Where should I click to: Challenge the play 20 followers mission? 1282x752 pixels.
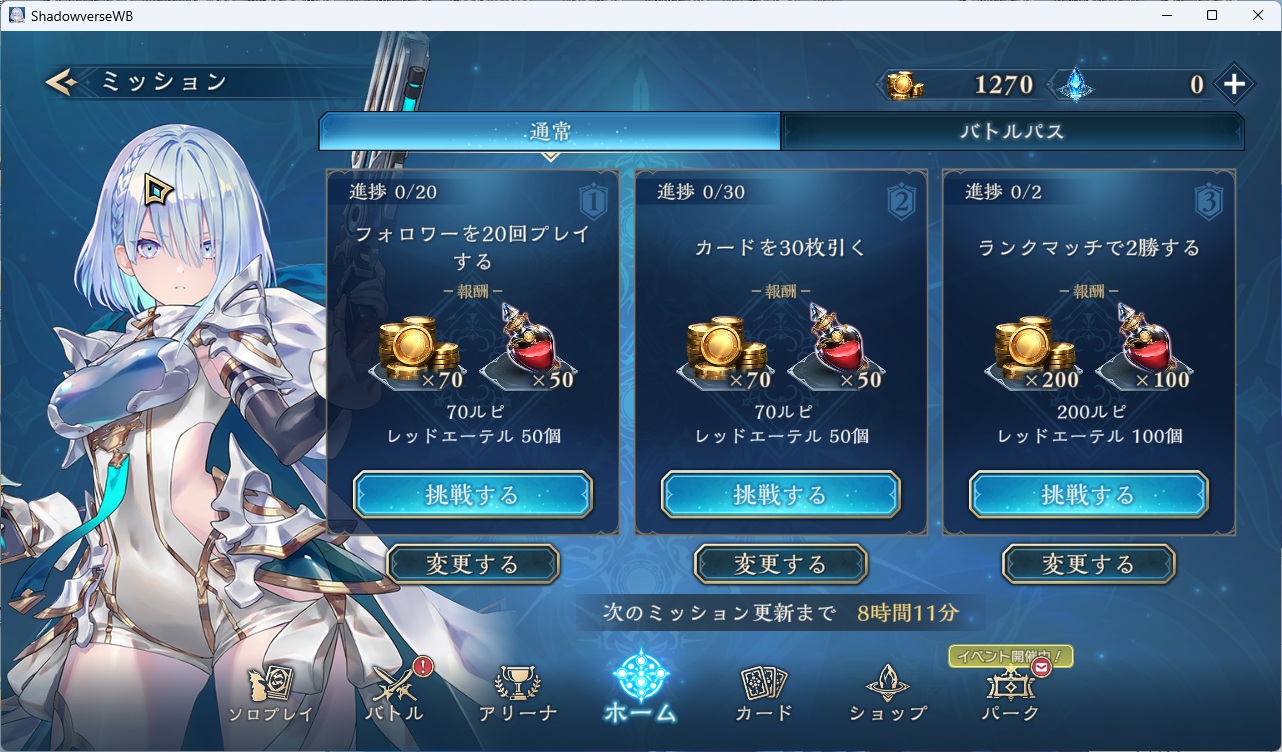click(x=473, y=495)
